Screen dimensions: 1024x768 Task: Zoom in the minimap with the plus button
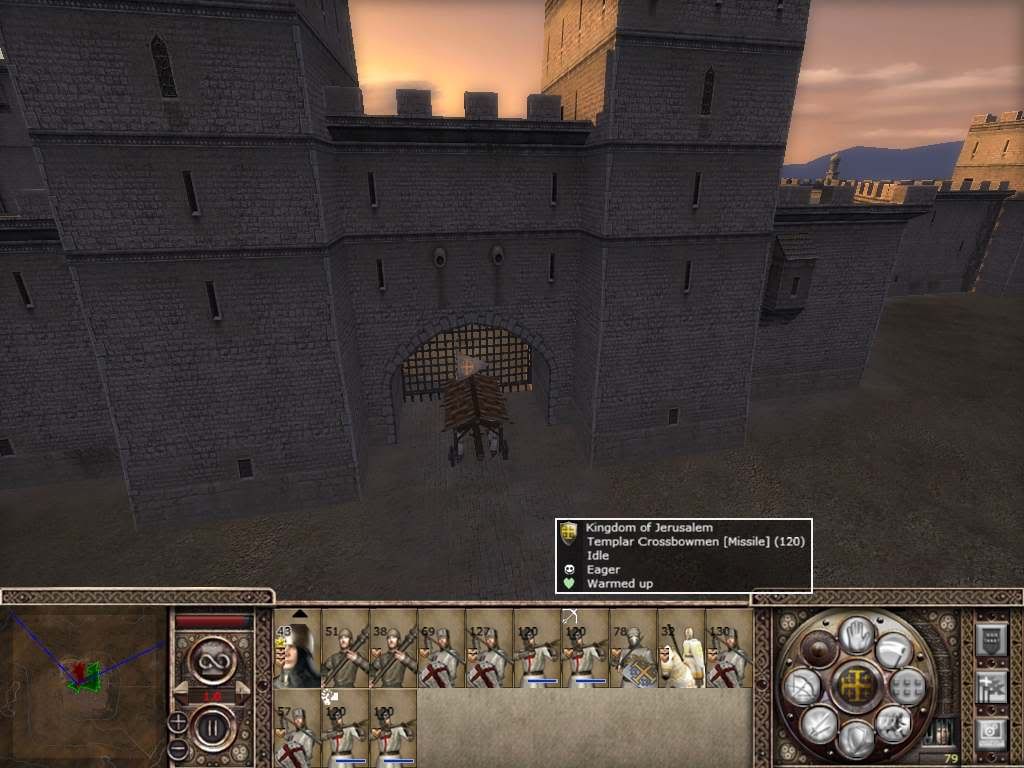tap(178, 721)
